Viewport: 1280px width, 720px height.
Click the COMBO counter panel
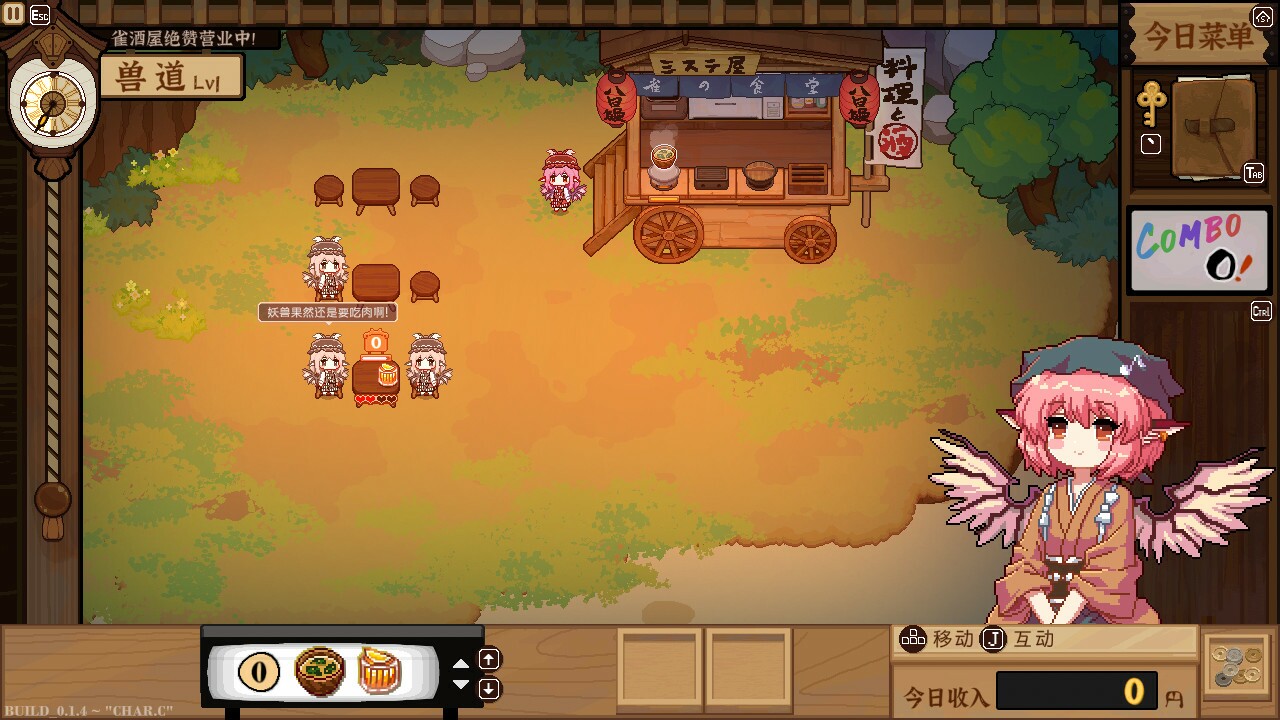point(1198,250)
